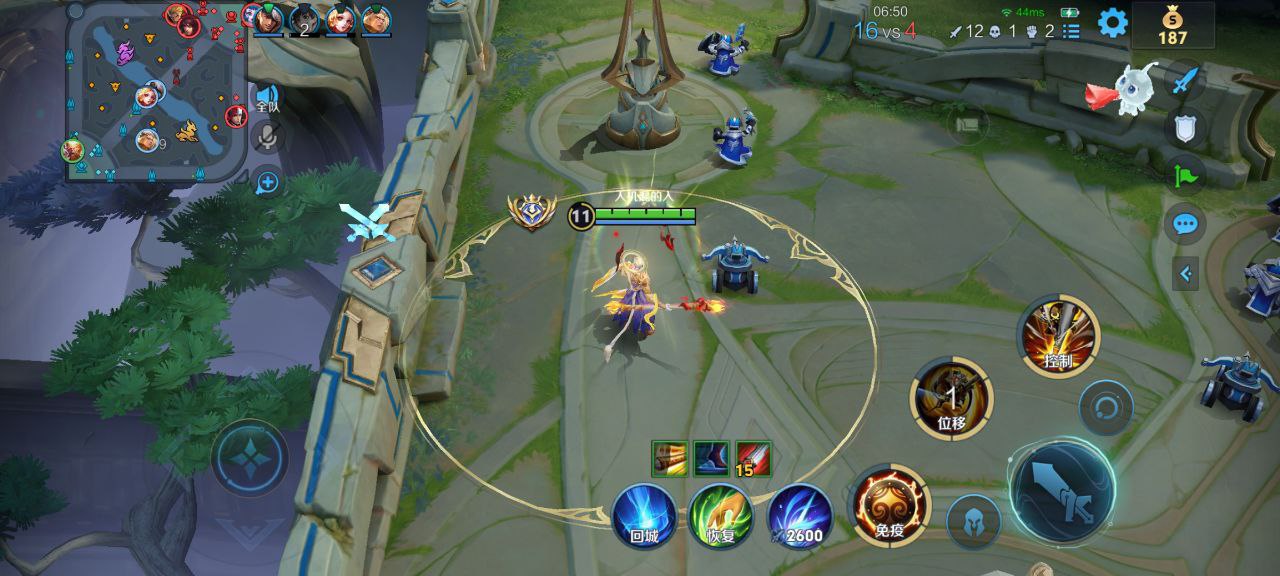The width and height of the screenshot is (1280, 576).
Task: Send the green flag gather signal
Action: (x=1185, y=175)
